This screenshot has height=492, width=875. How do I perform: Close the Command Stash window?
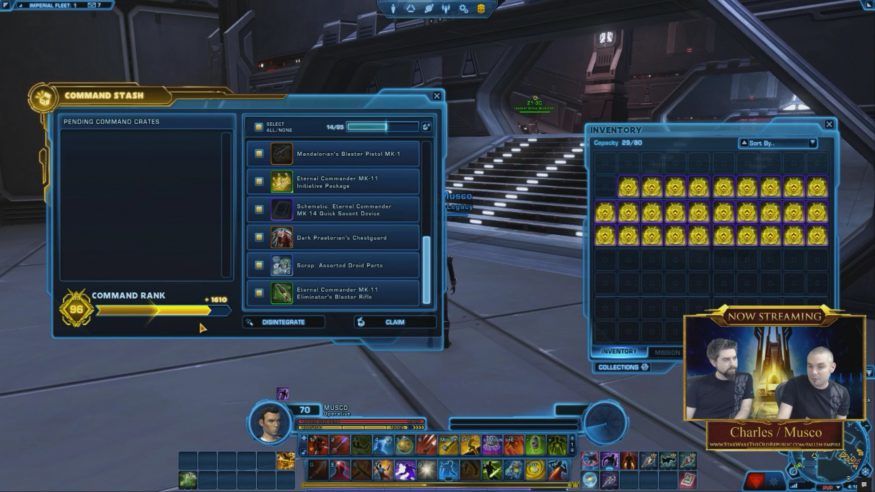pos(437,96)
